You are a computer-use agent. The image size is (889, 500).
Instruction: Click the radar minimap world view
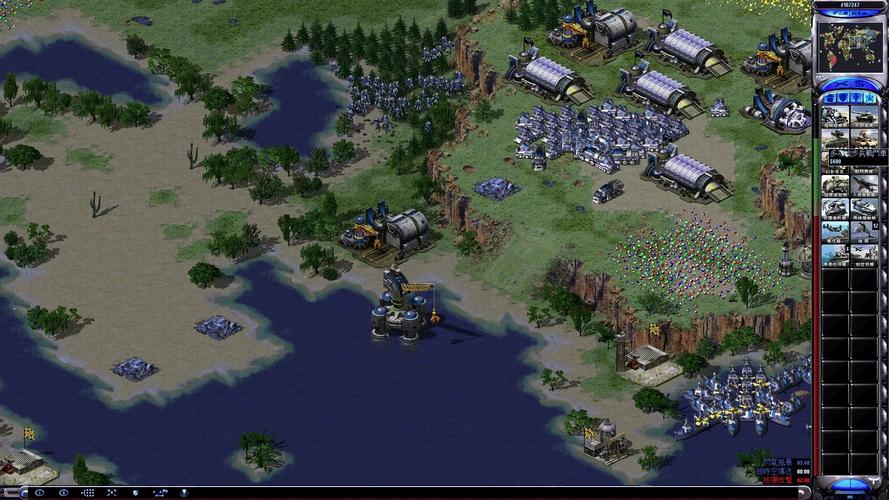click(x=849, y=46)
